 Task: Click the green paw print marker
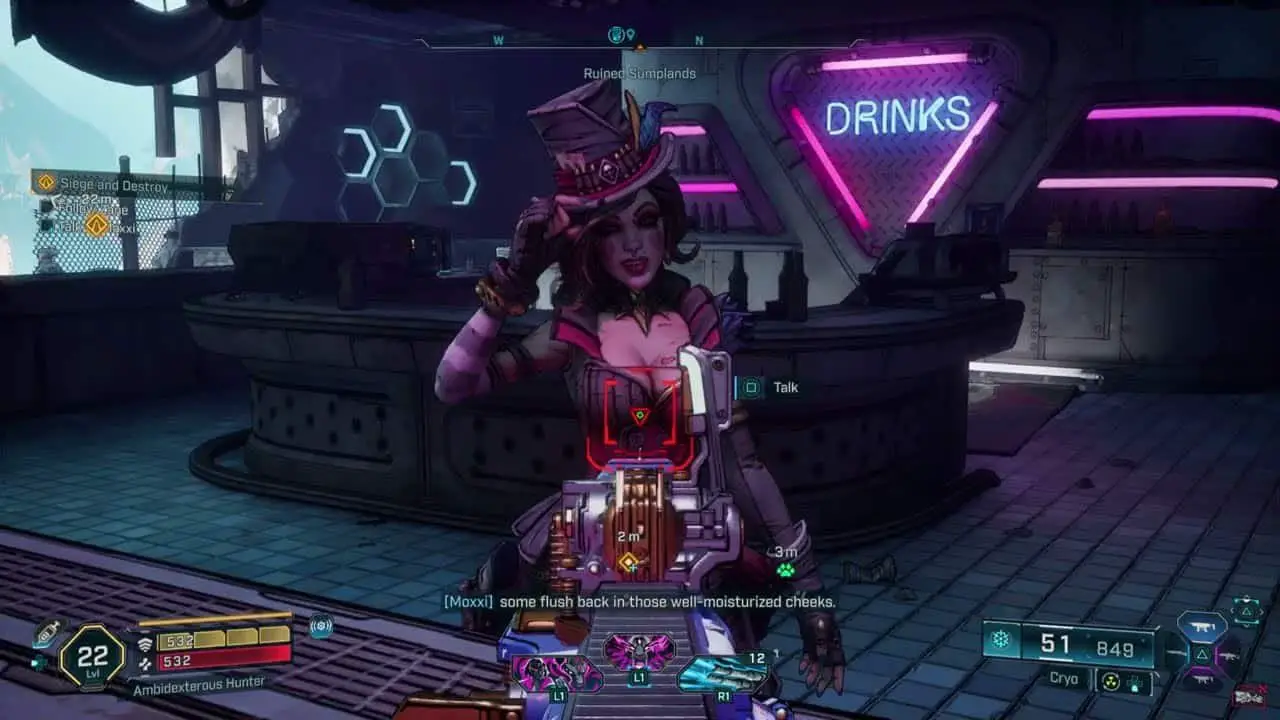pyautogui.click(x=786, y=570)
